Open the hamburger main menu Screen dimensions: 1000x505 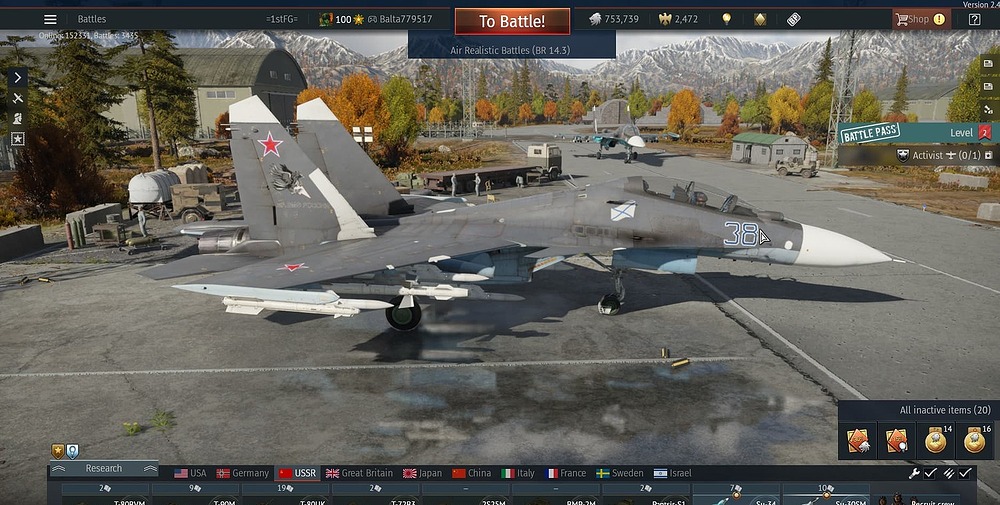(x=50, y=19)
